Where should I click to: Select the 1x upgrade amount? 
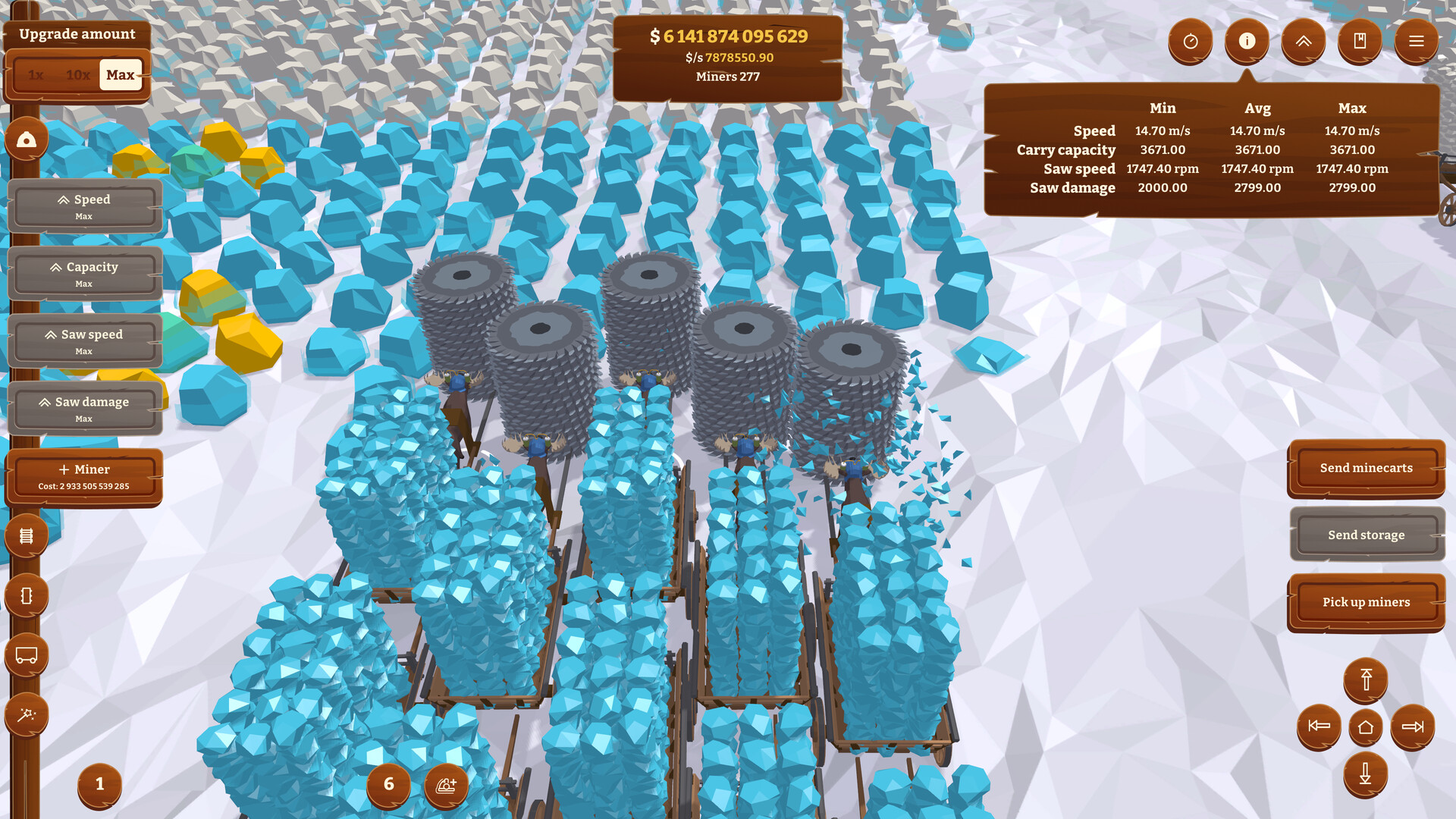point(36,75)
